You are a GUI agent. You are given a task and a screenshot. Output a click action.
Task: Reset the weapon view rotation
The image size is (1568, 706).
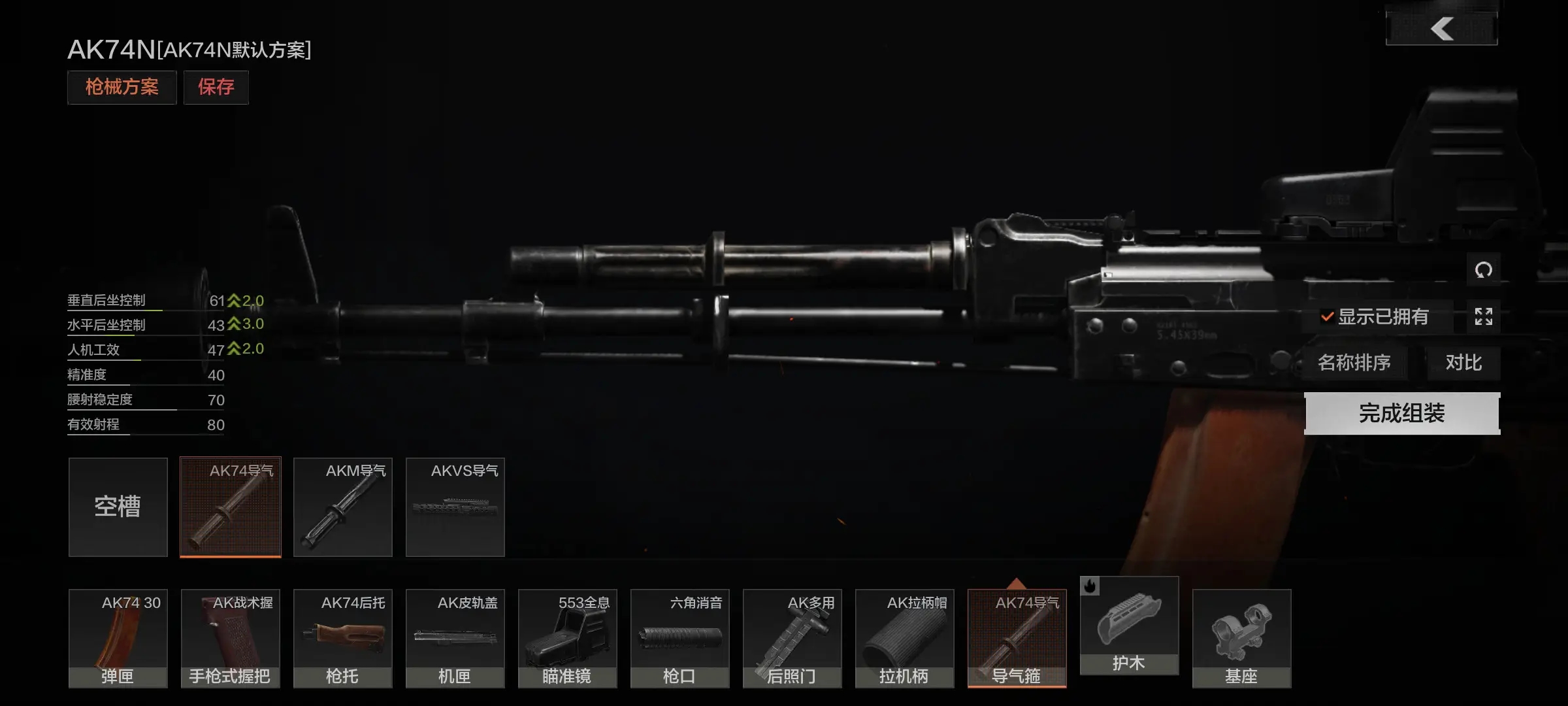click(1483, 269)
